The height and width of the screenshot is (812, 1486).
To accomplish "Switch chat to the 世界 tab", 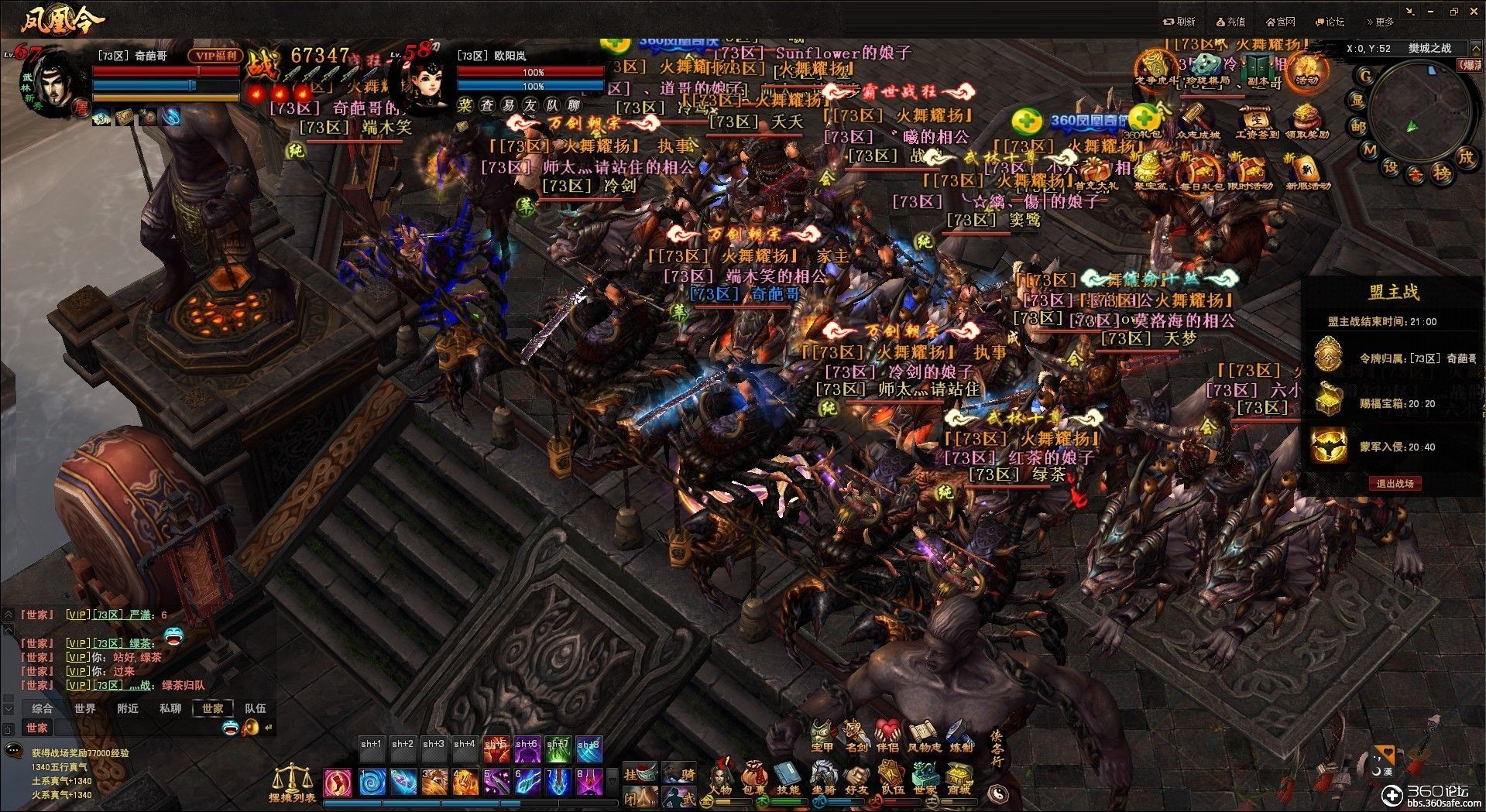I will (x=85, y=708).
